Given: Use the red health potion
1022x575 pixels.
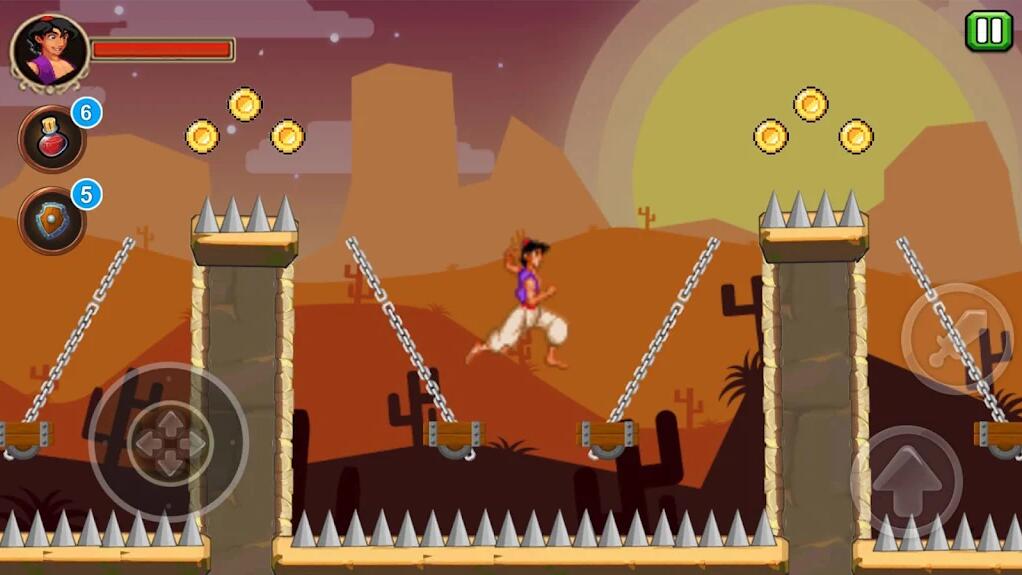Looking at the screenshot, I should (x=52, y=140).
